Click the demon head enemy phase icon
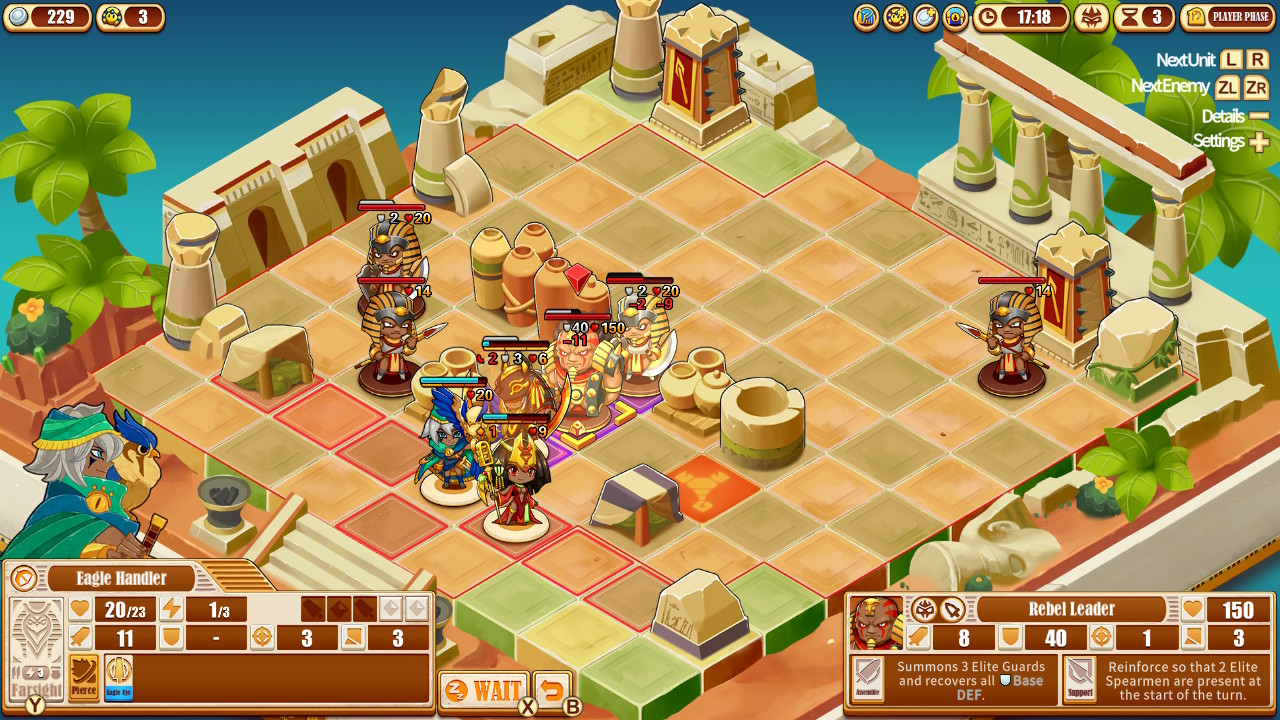This screenshot has width=1280, height=720. (x=1092, y=18)
